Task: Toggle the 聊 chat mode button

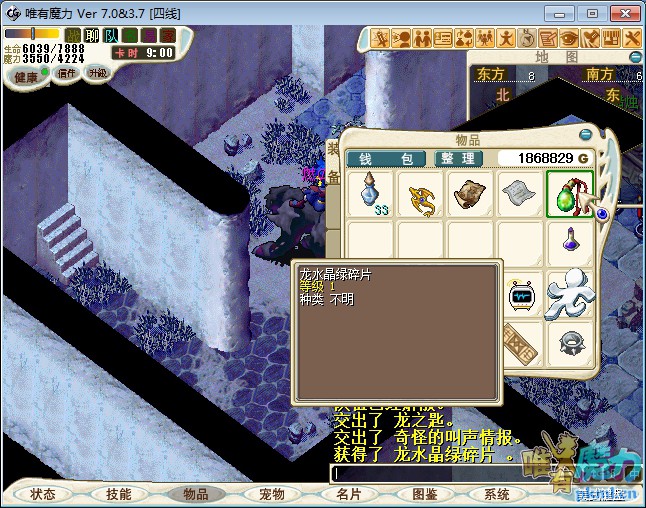Action: (92, 35)
